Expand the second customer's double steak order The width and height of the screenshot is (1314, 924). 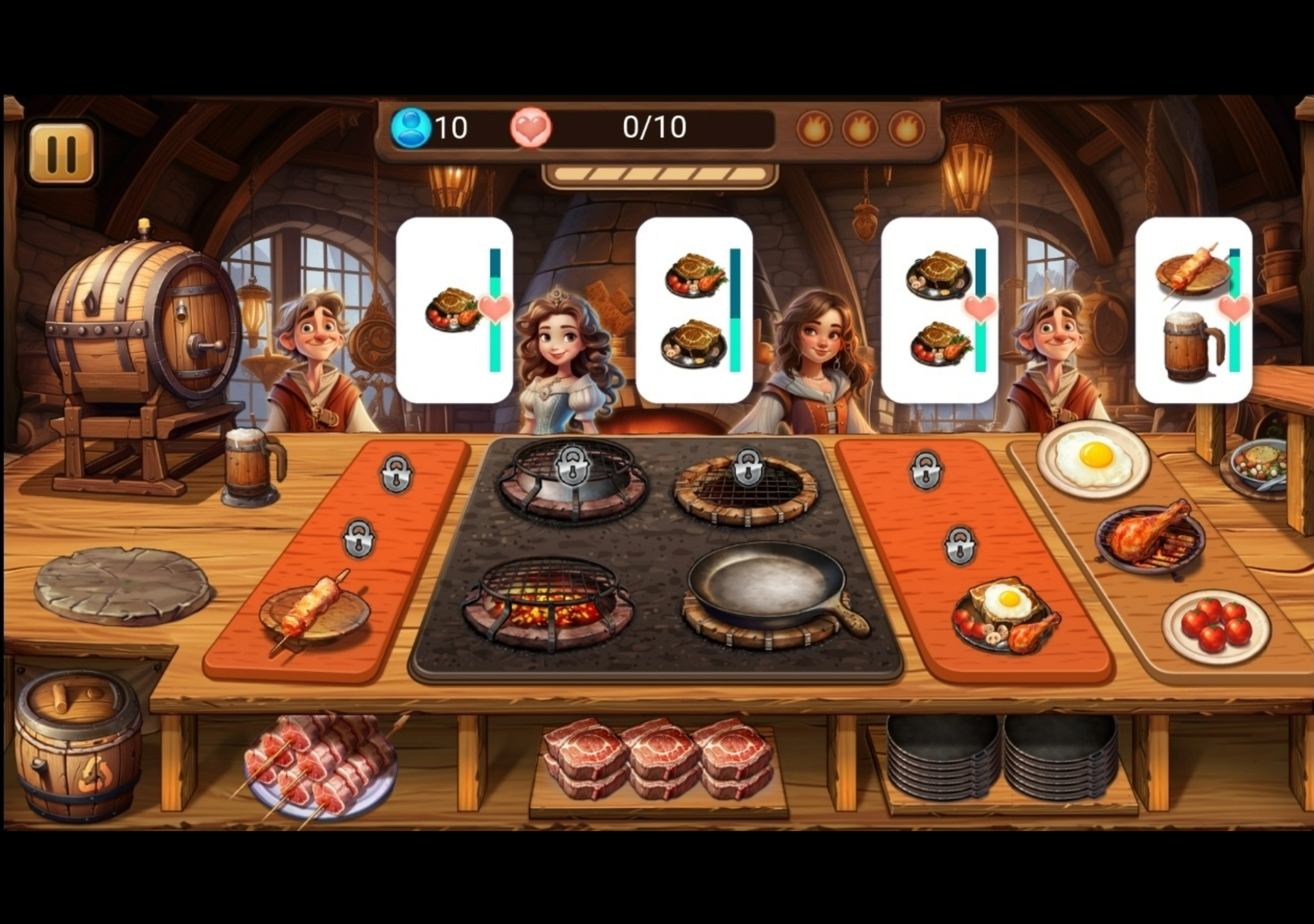pos(694,312)
